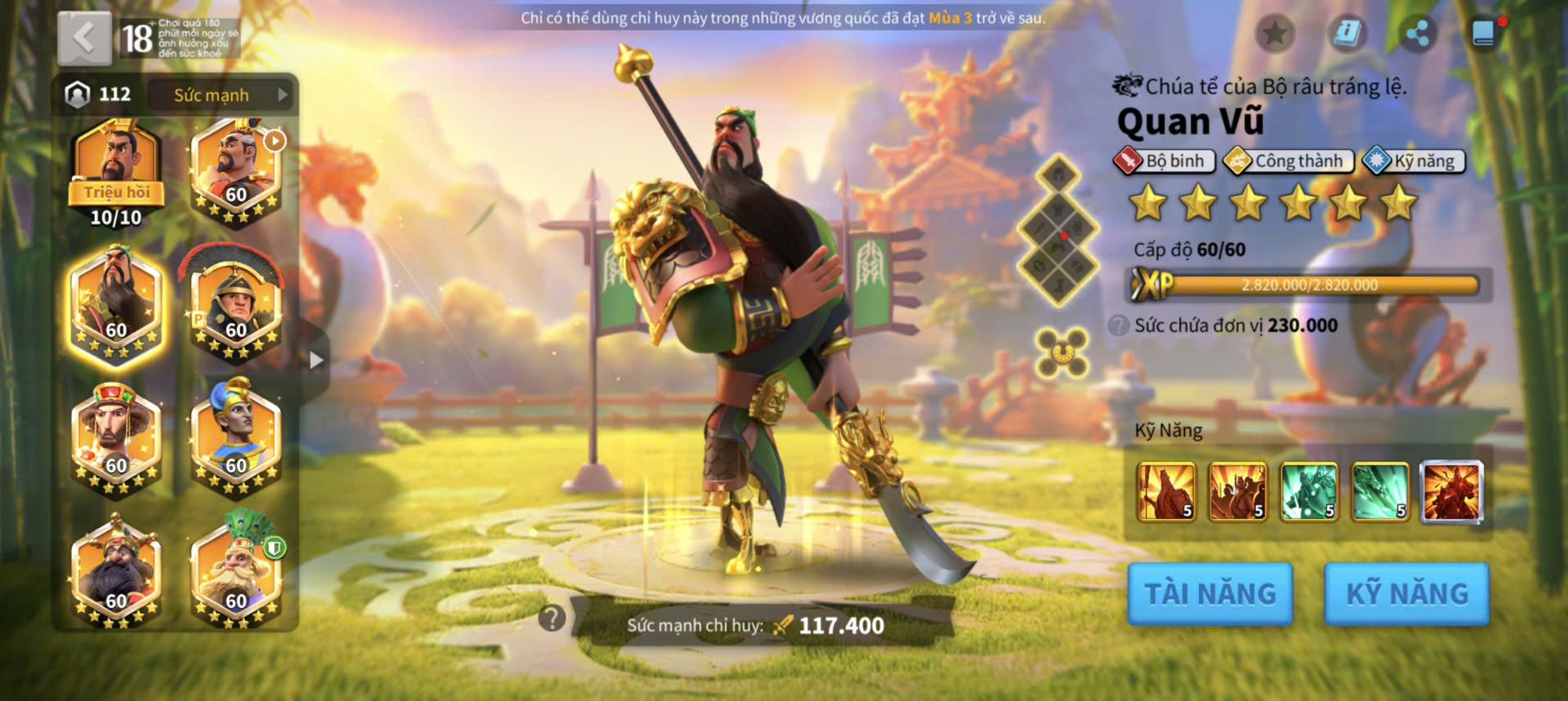Screen dimensions: 1568x701
Task: View the silver-framed fifth skill icon
Action: [1452, 492]
